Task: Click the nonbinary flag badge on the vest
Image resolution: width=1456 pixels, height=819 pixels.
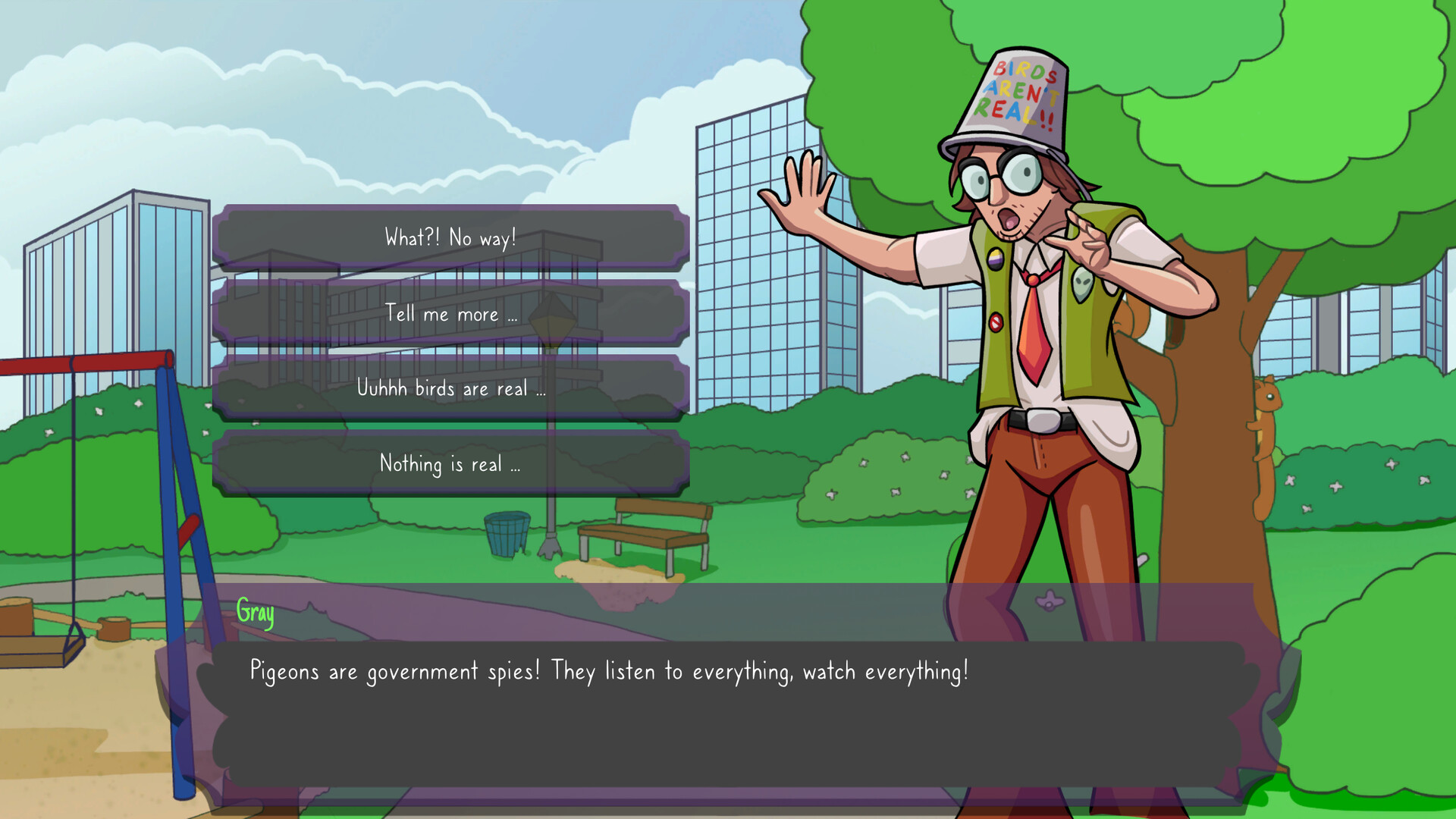Action: tap(995, 258)
